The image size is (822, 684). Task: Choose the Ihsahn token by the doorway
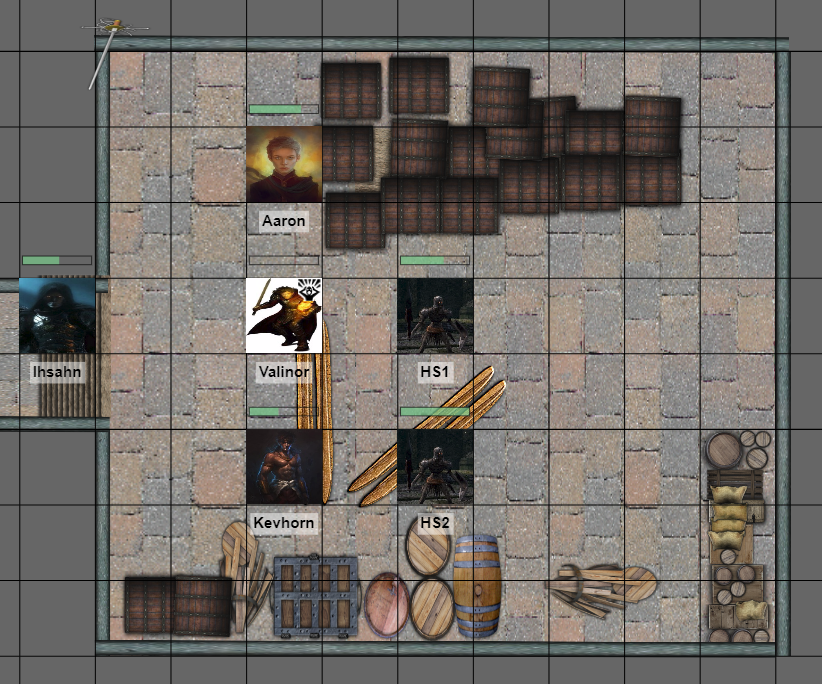[57, 316]
